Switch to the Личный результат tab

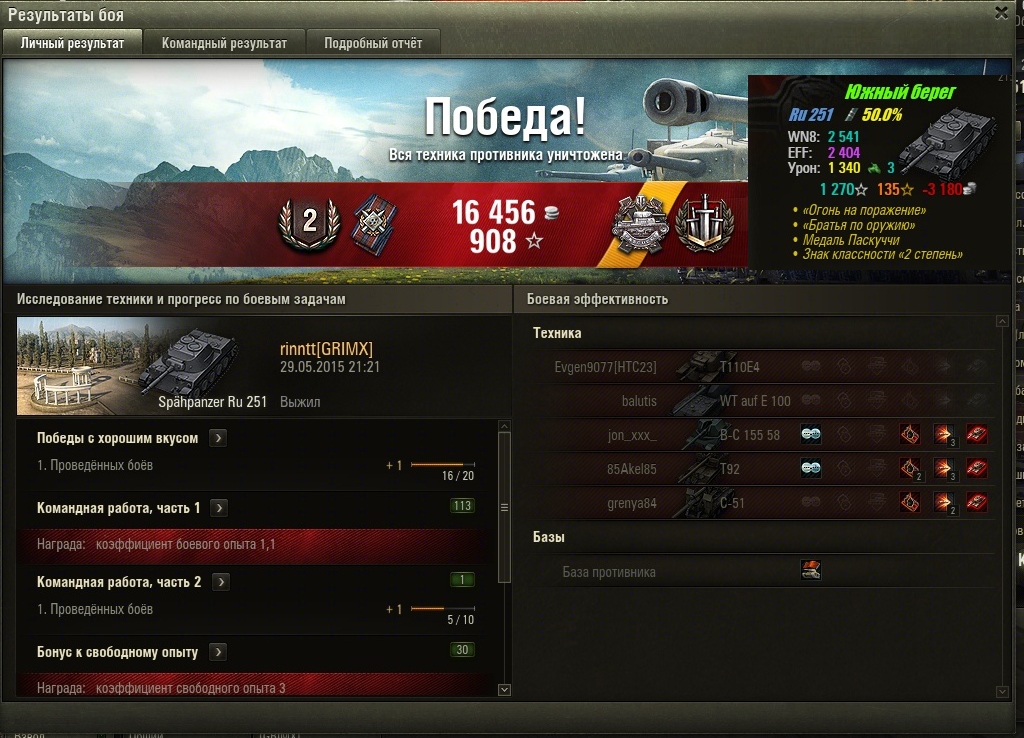(x=72, y=43)
